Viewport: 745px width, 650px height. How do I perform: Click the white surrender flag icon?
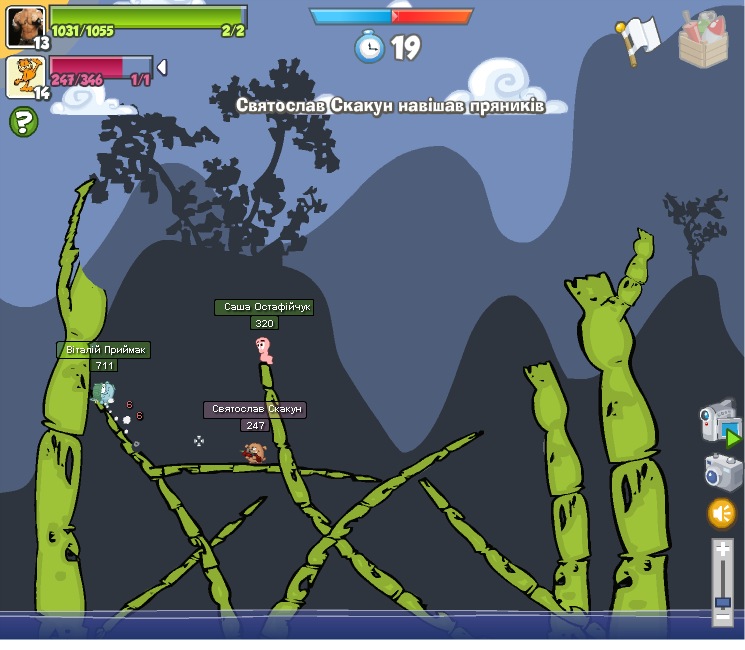pos(637,39)
